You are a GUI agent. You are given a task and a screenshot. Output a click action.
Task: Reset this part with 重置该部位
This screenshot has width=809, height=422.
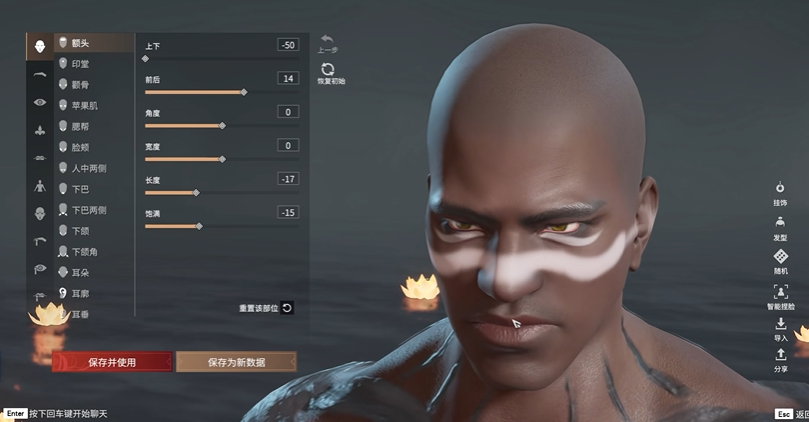coord(266,308)
